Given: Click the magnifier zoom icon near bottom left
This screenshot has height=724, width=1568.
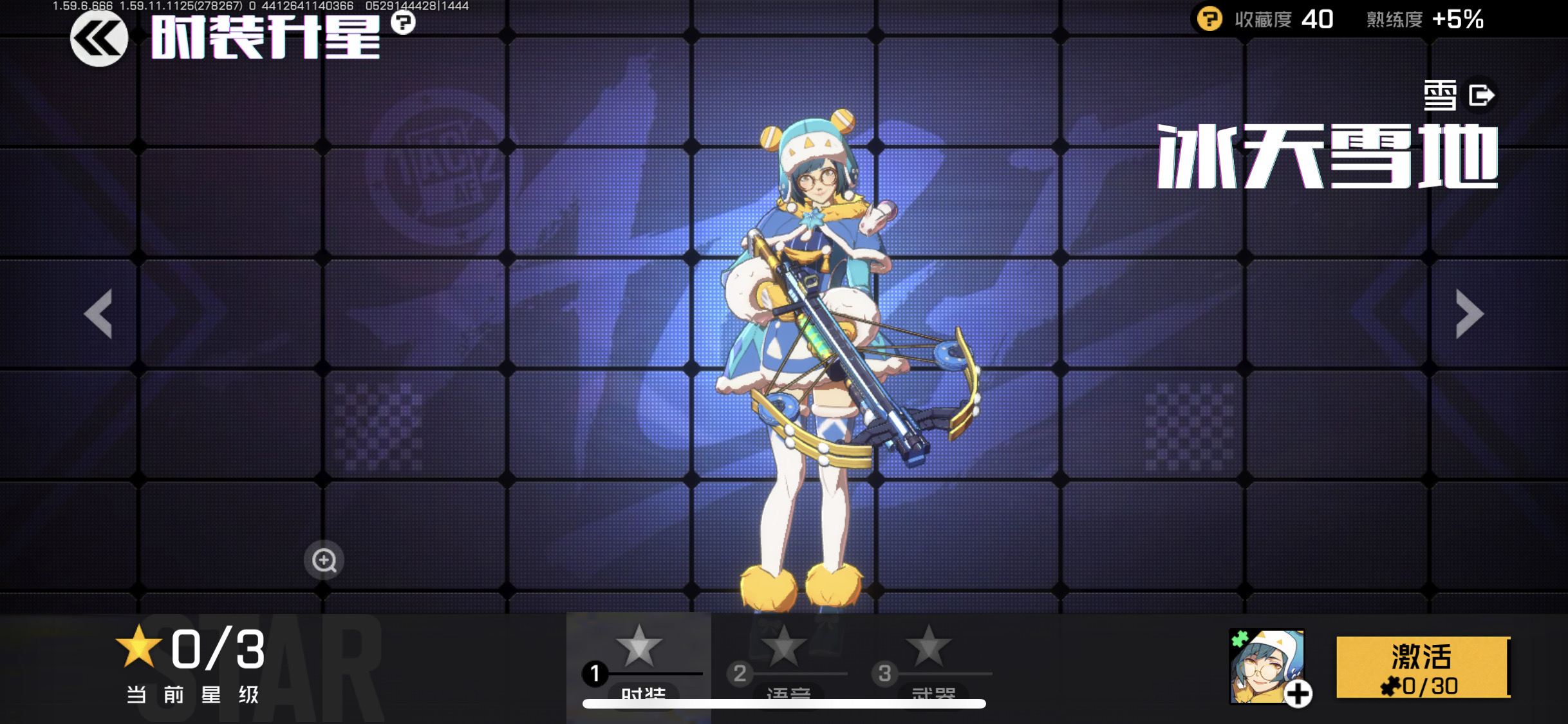Looking at the screenshot, I should tap(322, 561).
